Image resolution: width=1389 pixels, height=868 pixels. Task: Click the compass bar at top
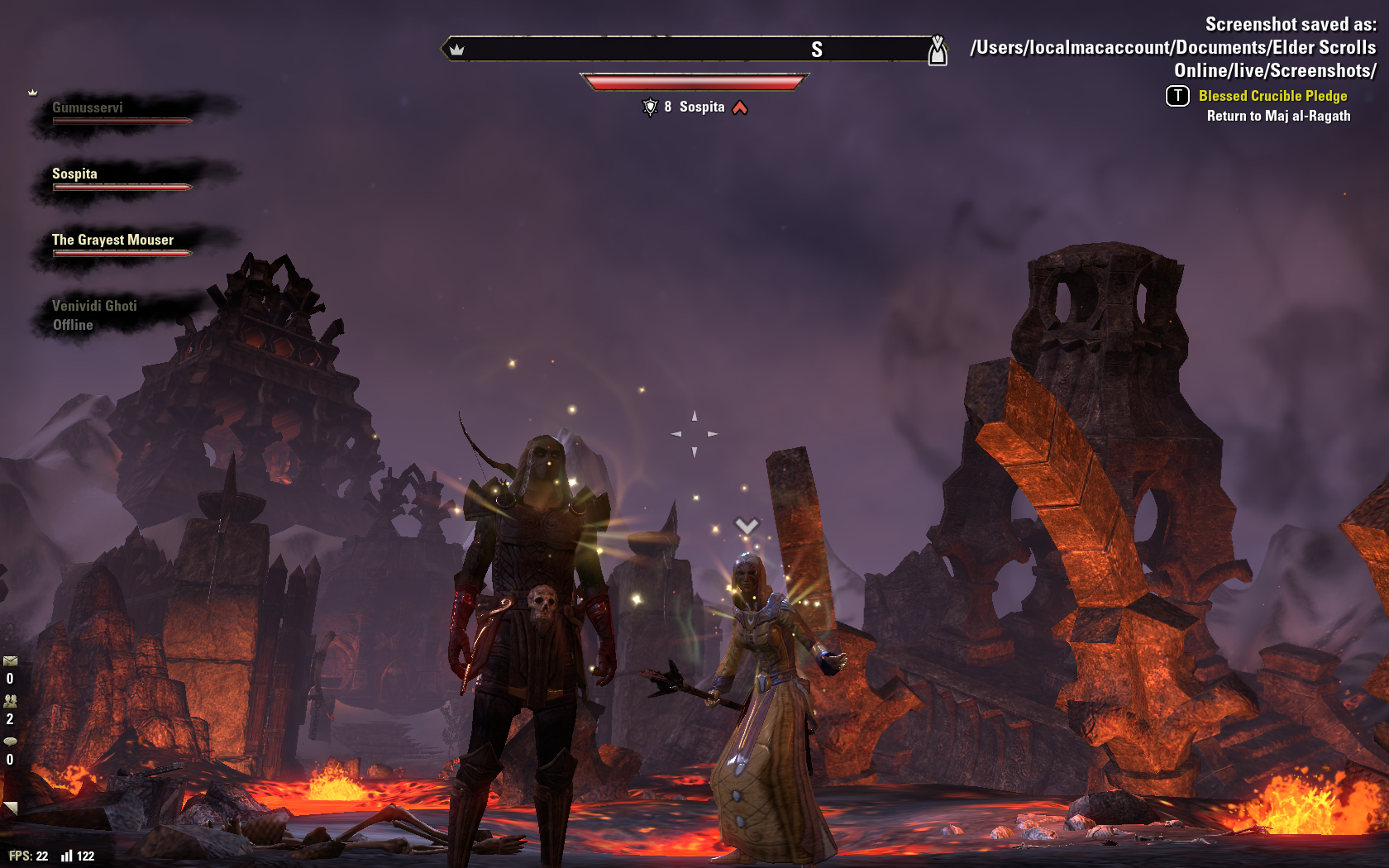pos(693,50)
